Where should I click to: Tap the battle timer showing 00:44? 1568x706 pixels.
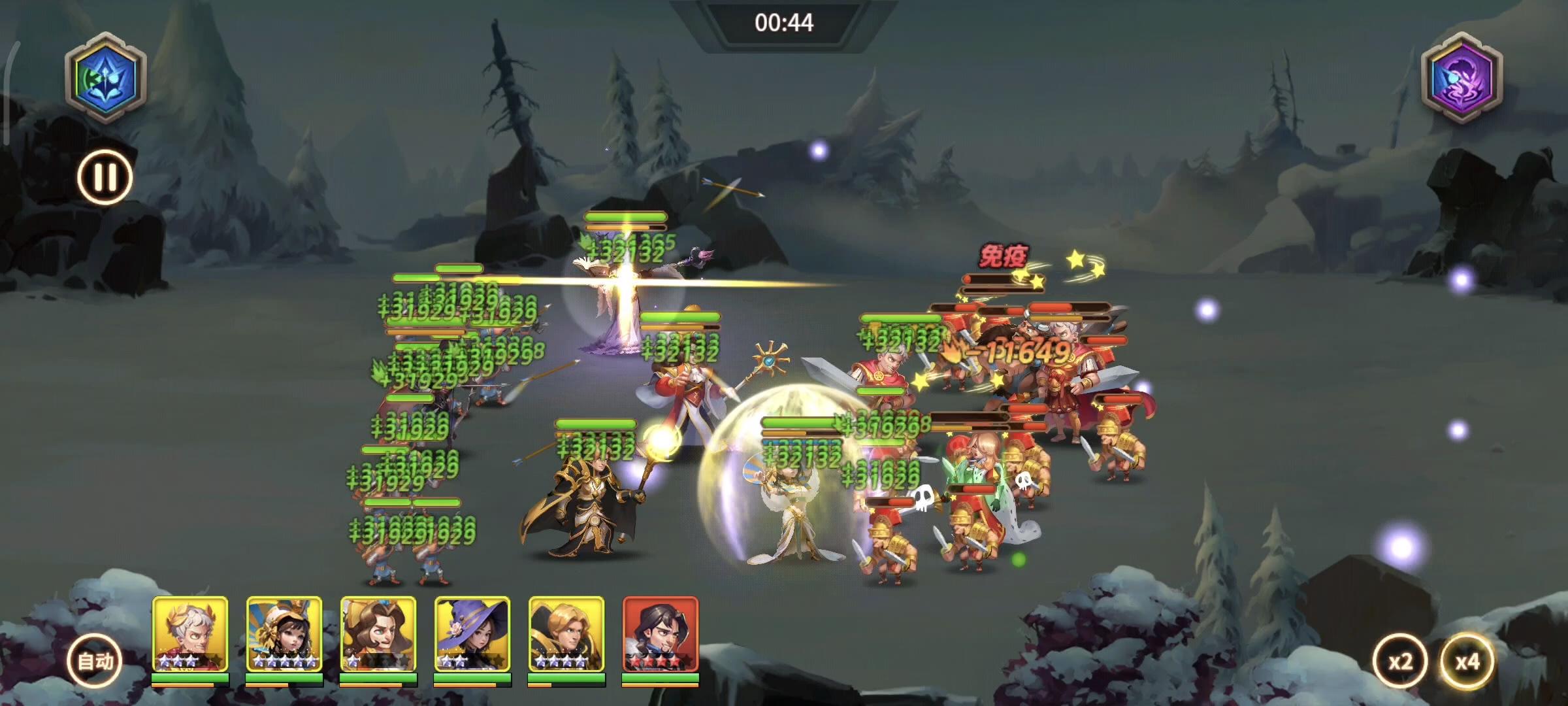point(784,22)
